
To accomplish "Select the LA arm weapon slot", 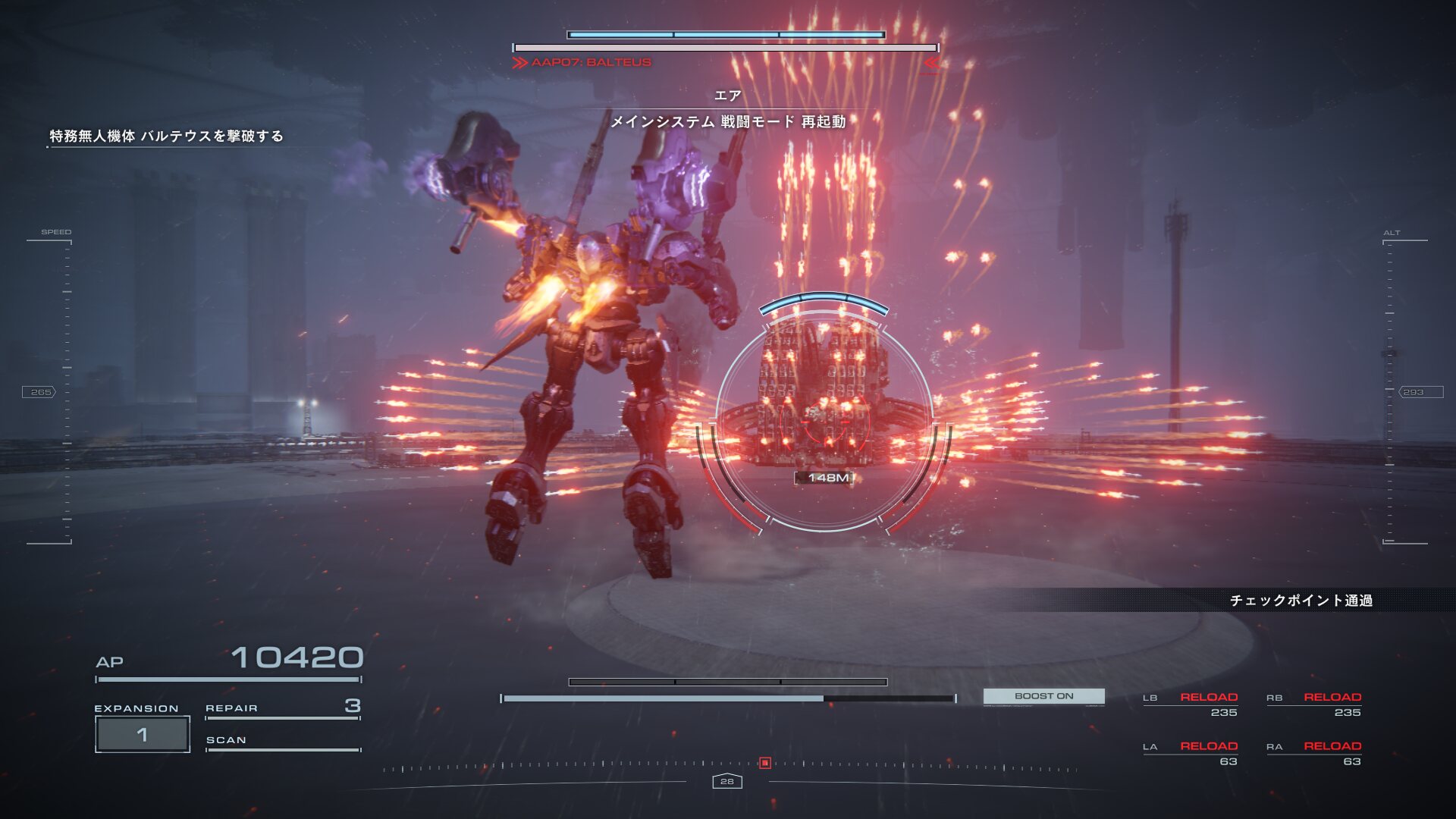I will tap(1191, 753).
